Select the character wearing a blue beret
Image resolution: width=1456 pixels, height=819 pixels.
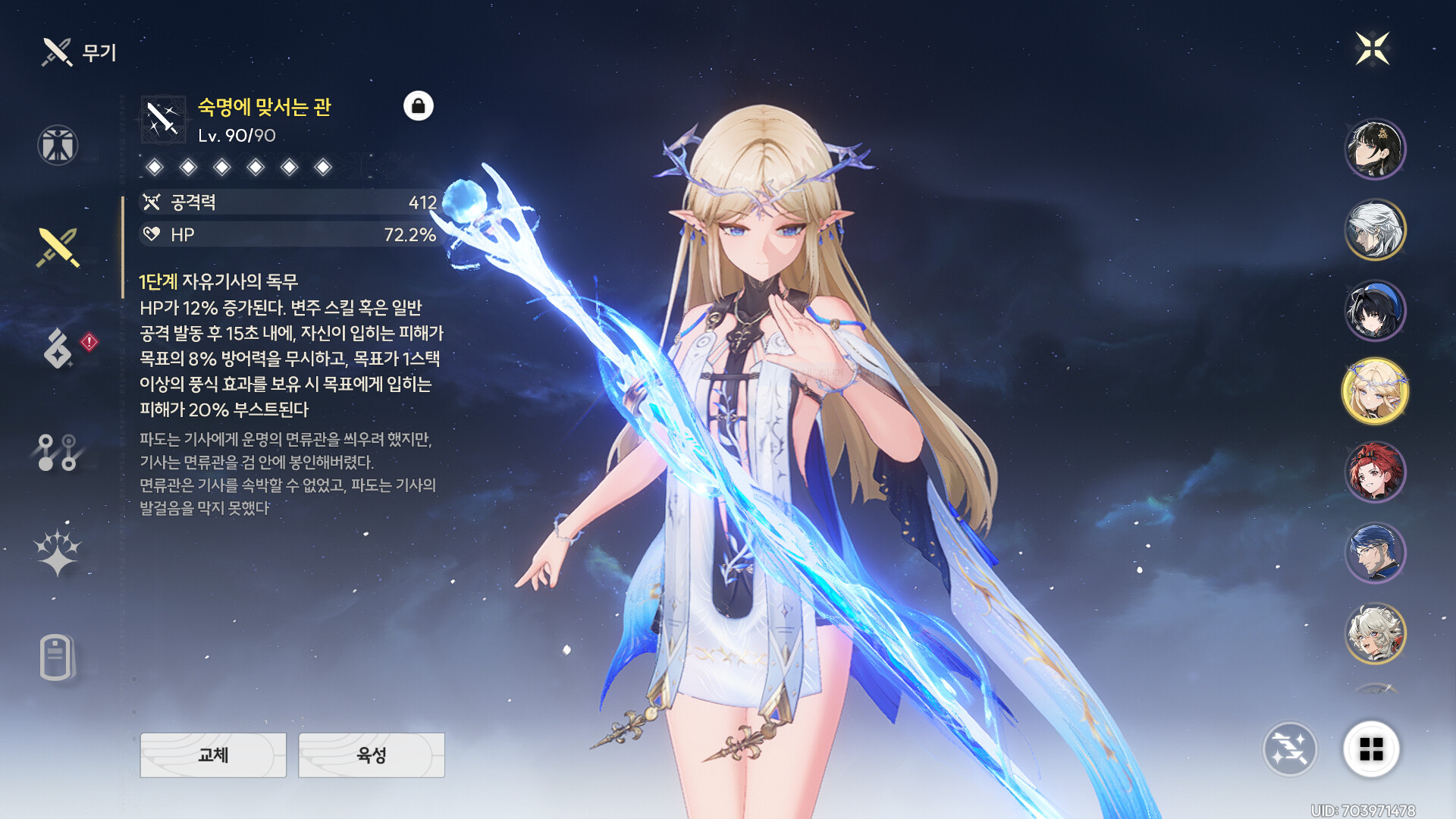pos(1374,311)
